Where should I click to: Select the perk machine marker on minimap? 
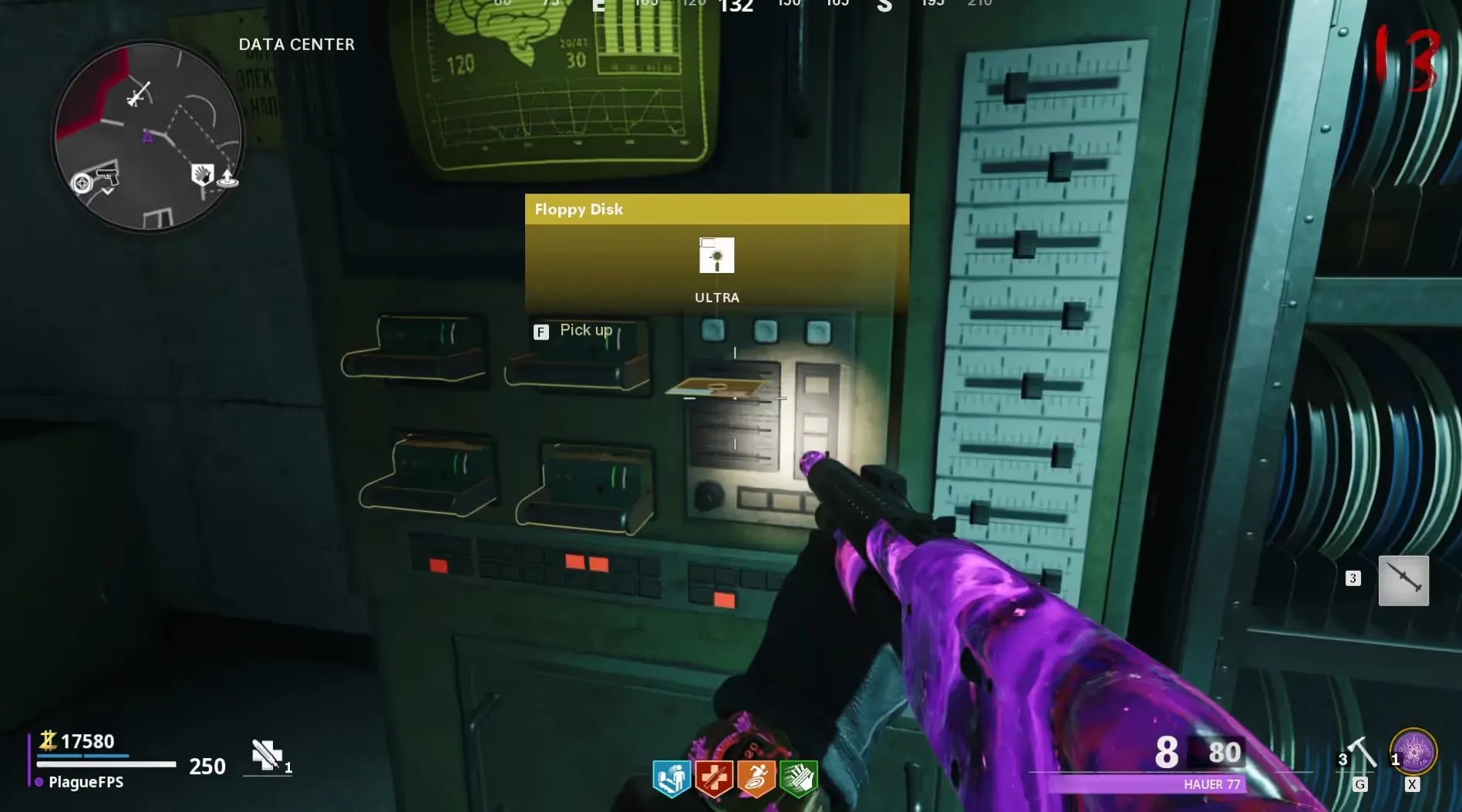[x=202, y=175]
